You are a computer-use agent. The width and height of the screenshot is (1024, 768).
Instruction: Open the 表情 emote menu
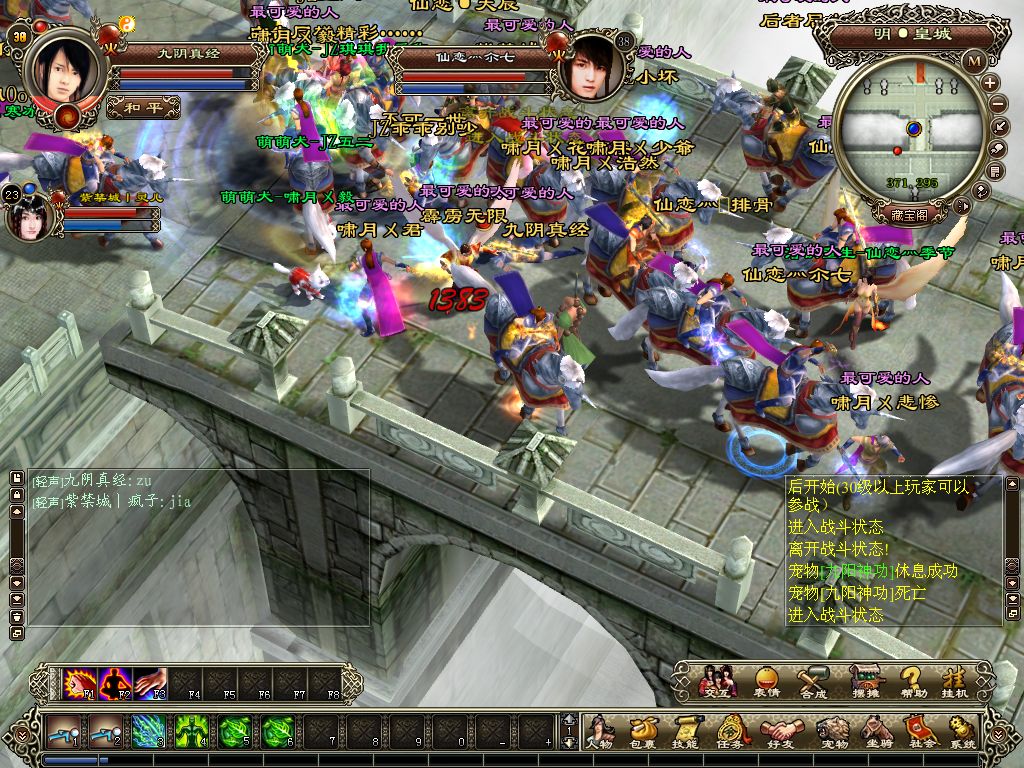click(766, 680)
